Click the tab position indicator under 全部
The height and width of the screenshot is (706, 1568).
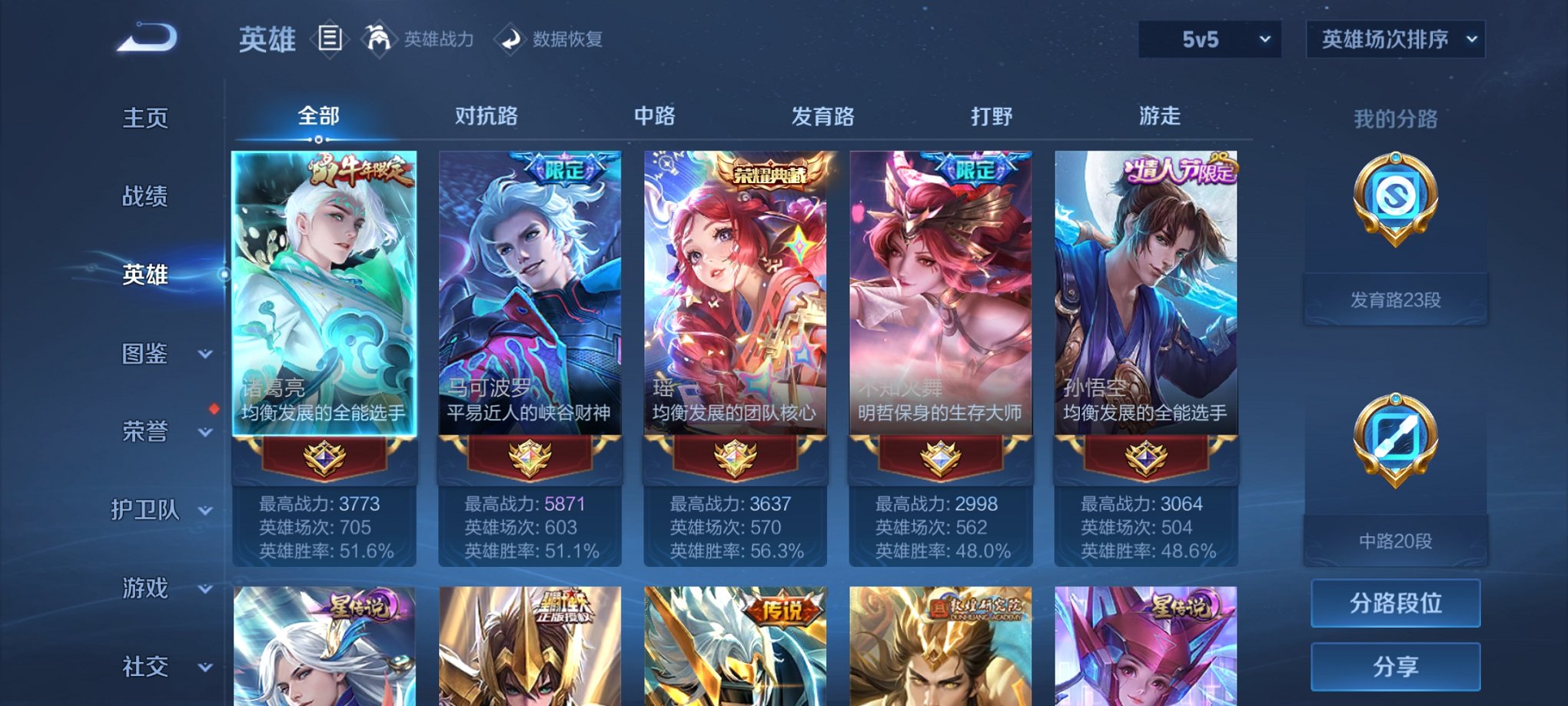click(x=317, y=138)
